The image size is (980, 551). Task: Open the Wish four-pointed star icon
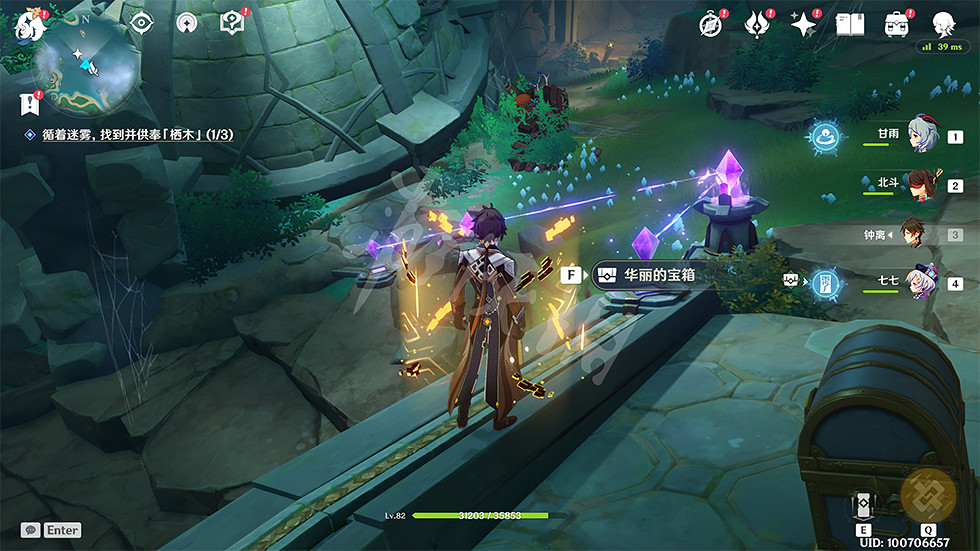tap(804, 24)
